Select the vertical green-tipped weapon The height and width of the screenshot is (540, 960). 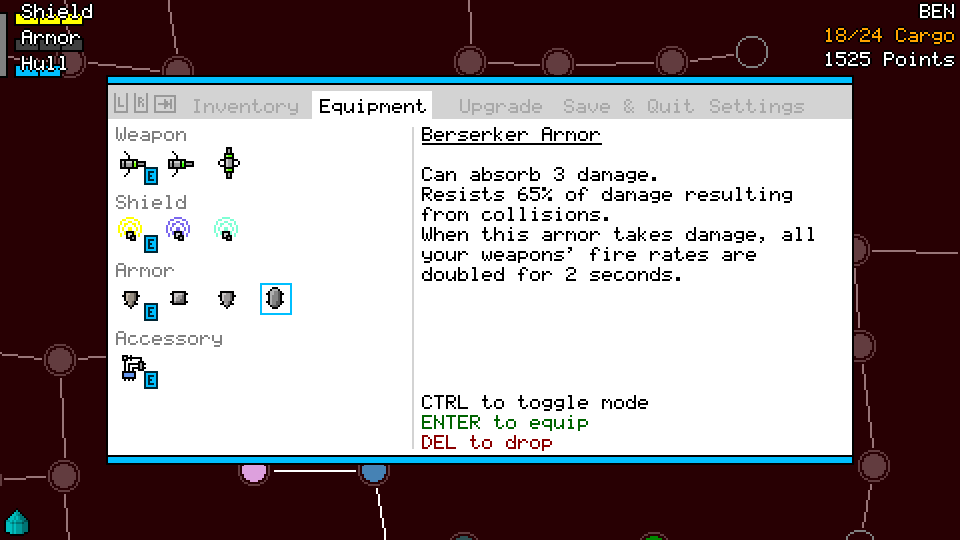coord(229,163)
